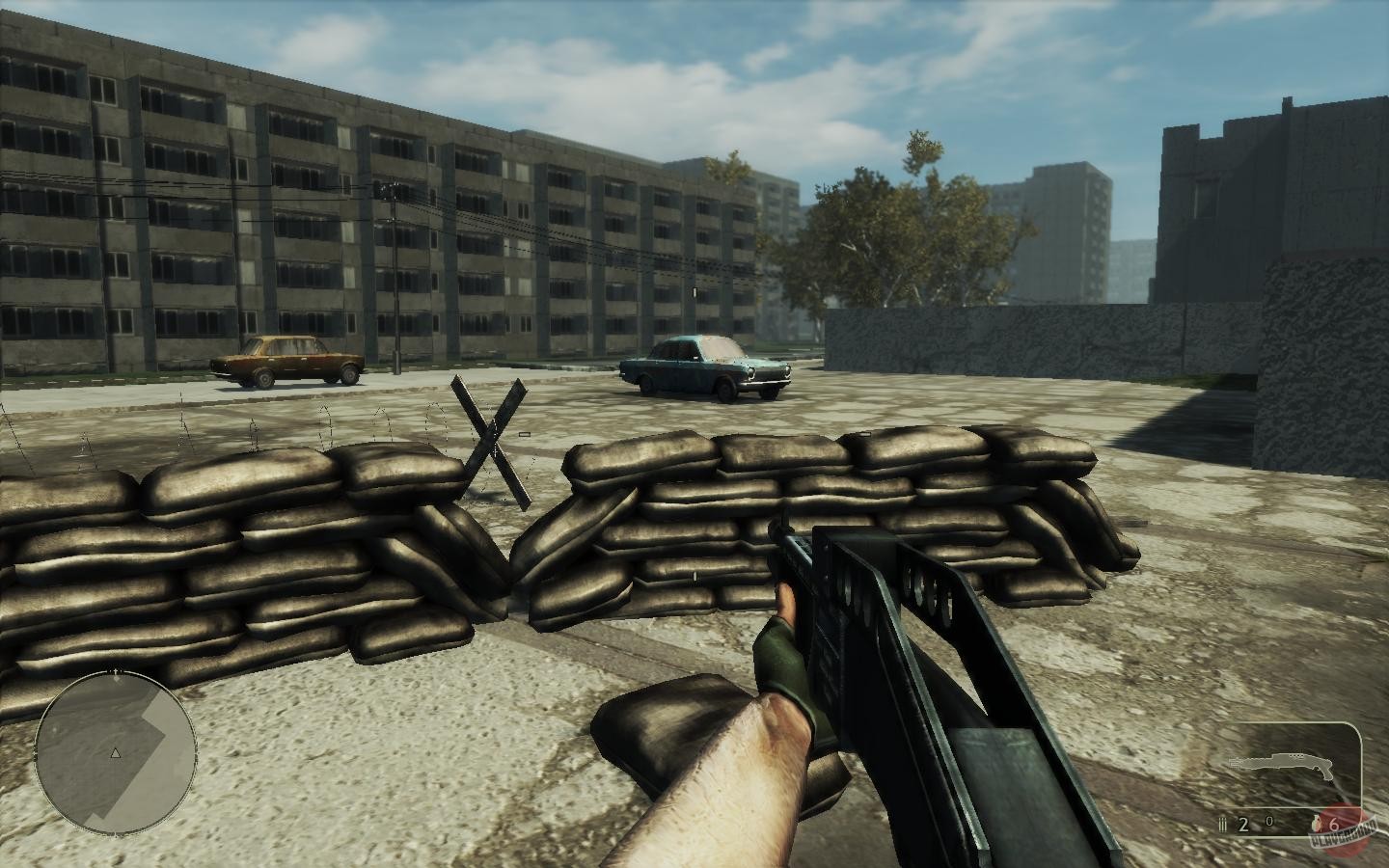This screenshot has height=868, width=1389.
Task: Click the reserve ammo number 0
Action: pos(1269,821)
